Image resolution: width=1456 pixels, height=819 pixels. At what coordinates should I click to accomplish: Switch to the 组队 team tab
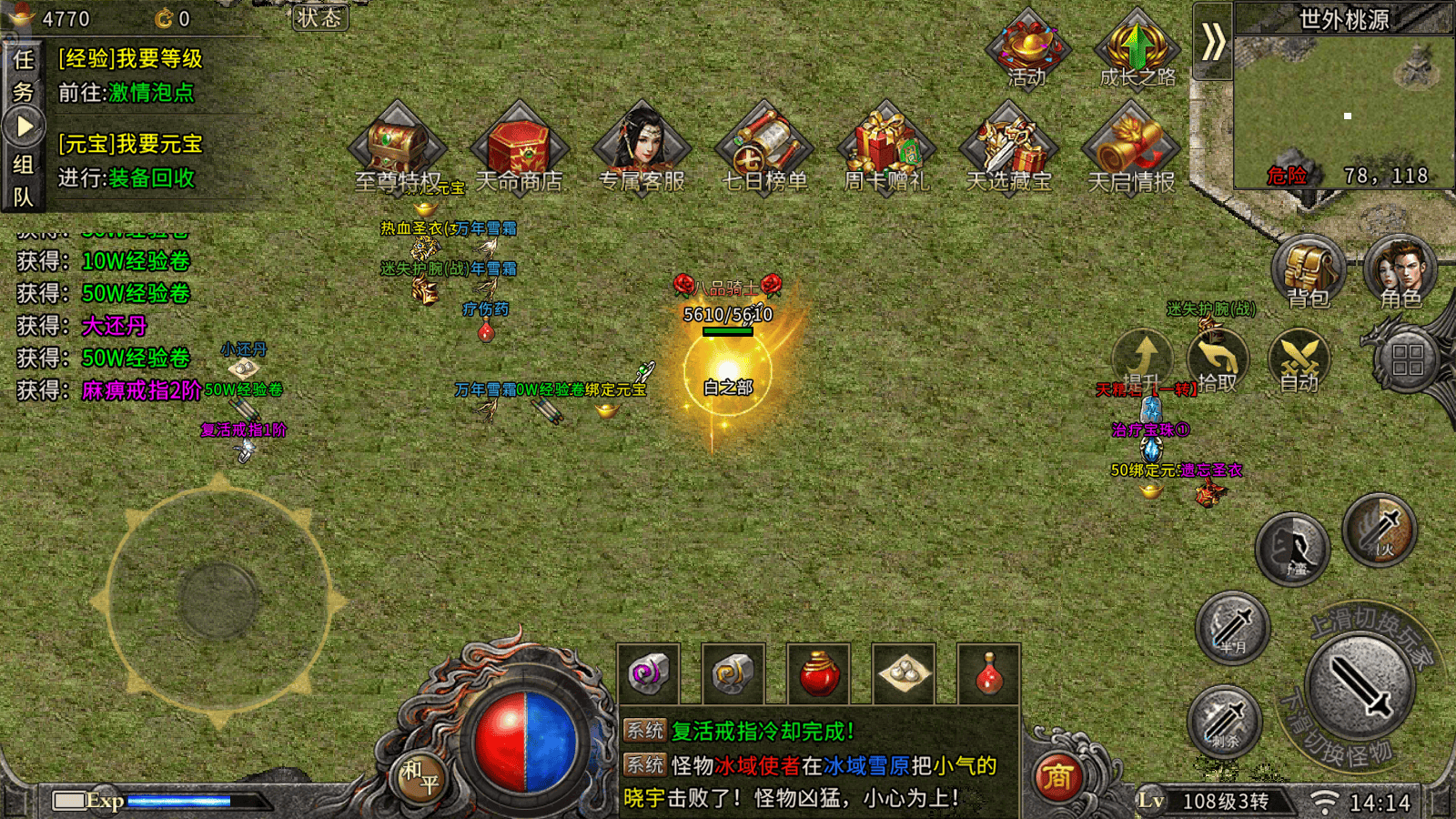pyautogui.click(x=23, y=180)
